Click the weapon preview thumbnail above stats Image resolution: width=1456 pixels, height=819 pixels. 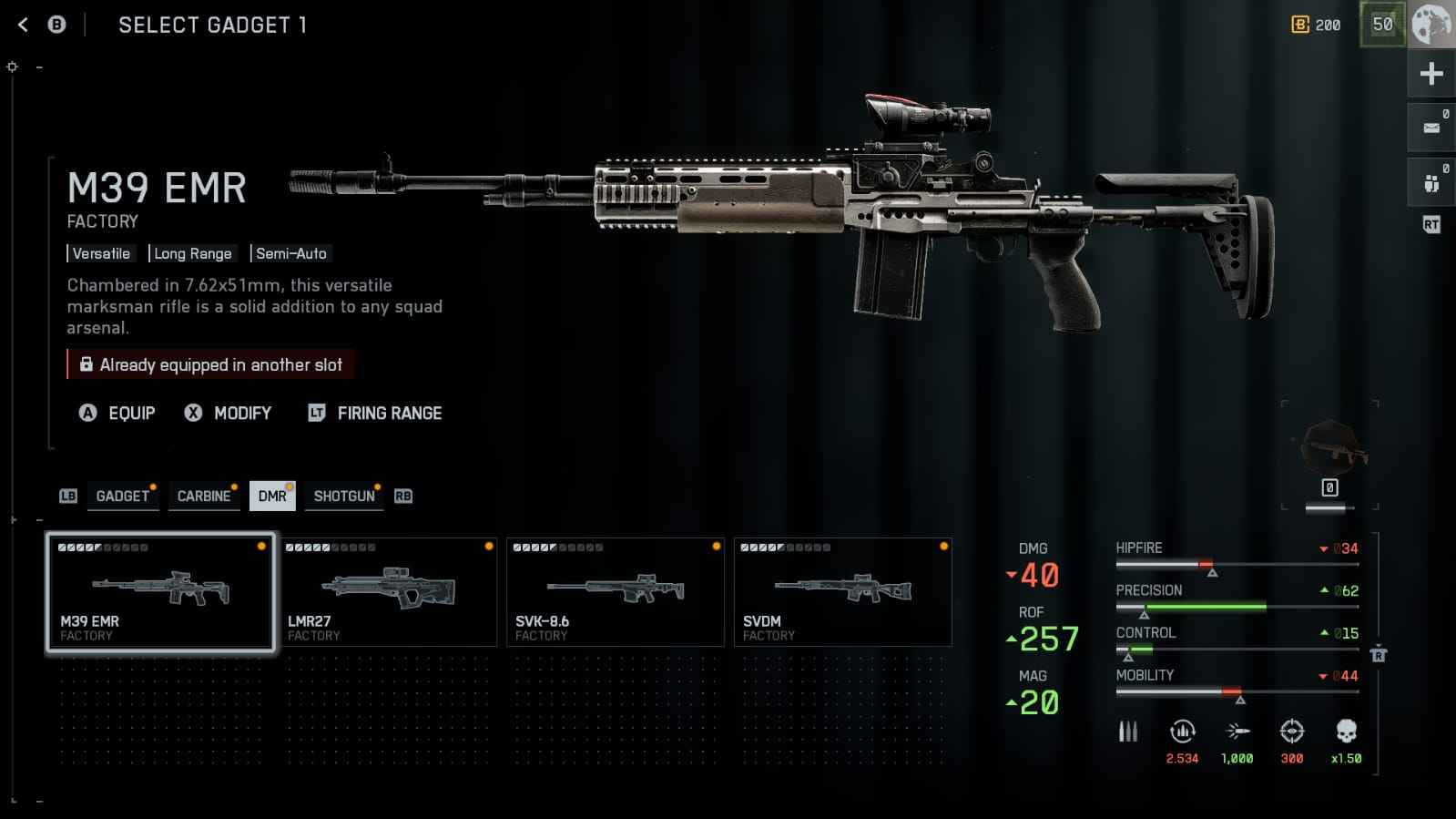[1331, 446]
